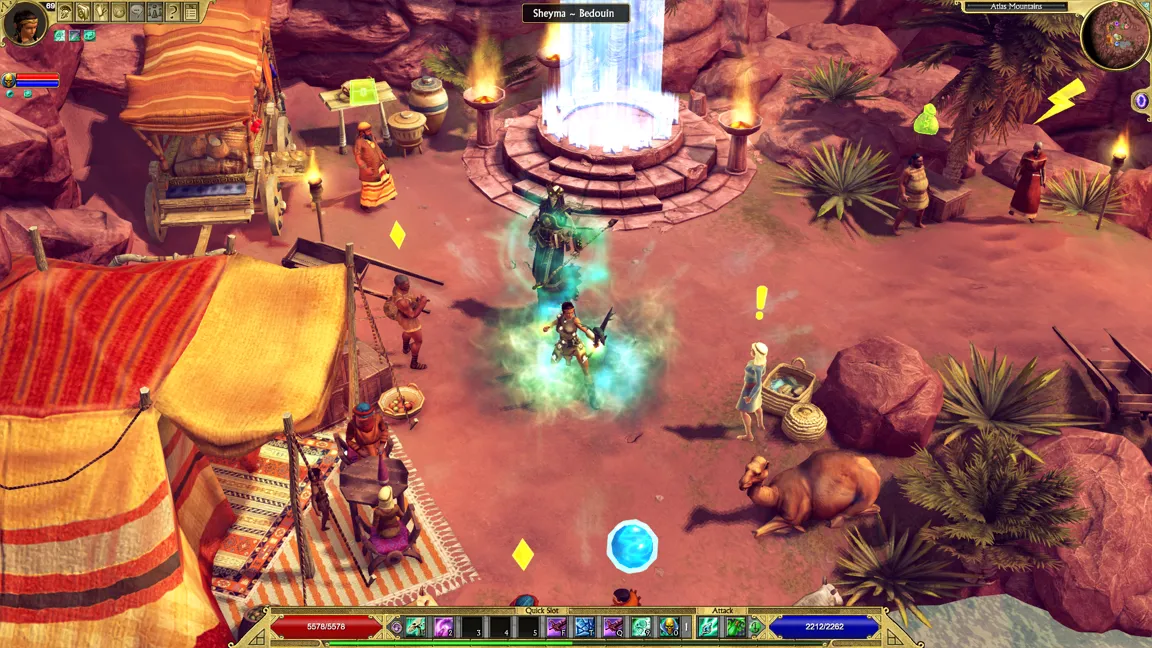Open the main menu list button
This screenshot has height=648, width=1152.
pyautogui.click(x=191, y=12)
